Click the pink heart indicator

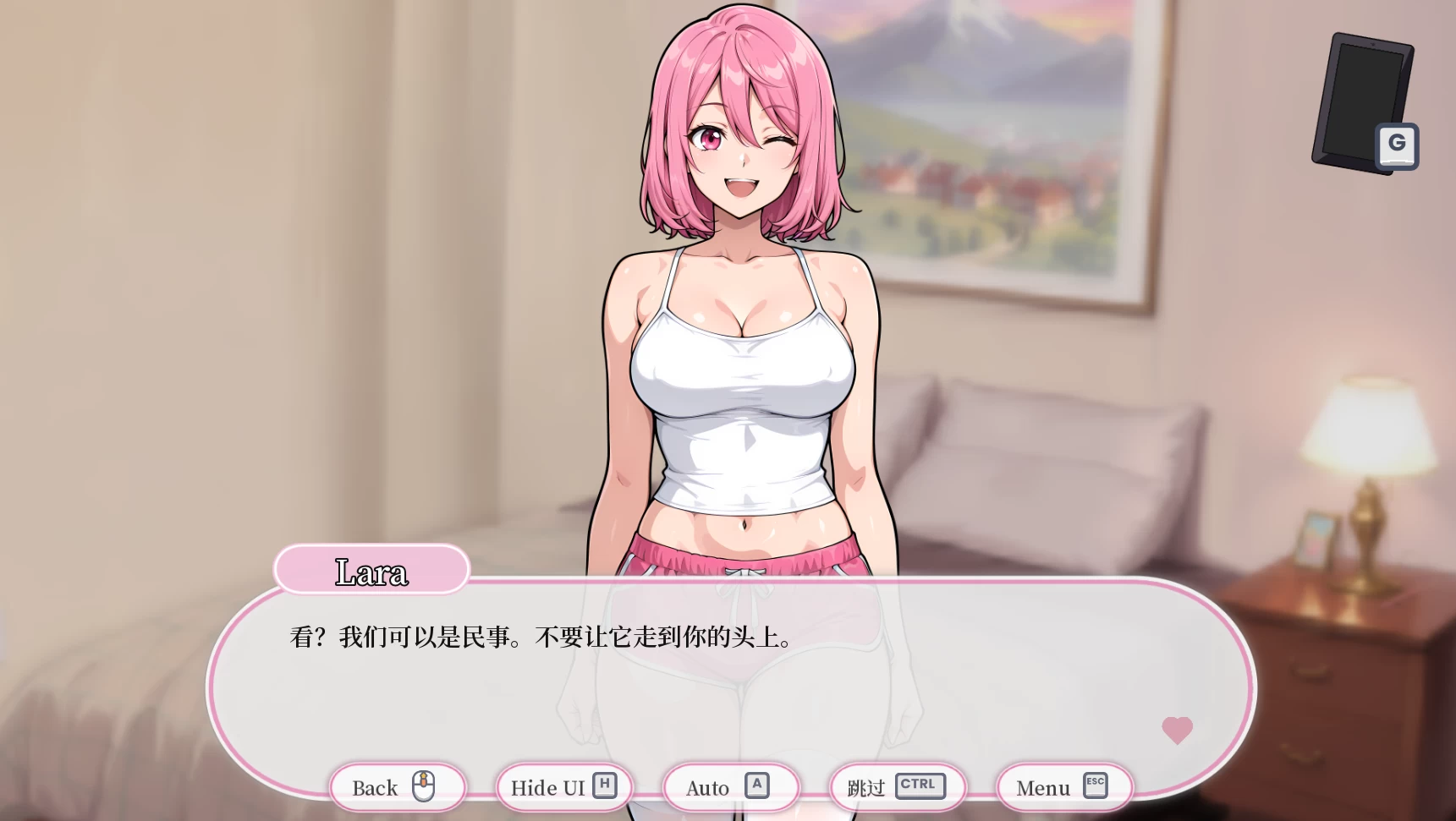coord(1178,731)
